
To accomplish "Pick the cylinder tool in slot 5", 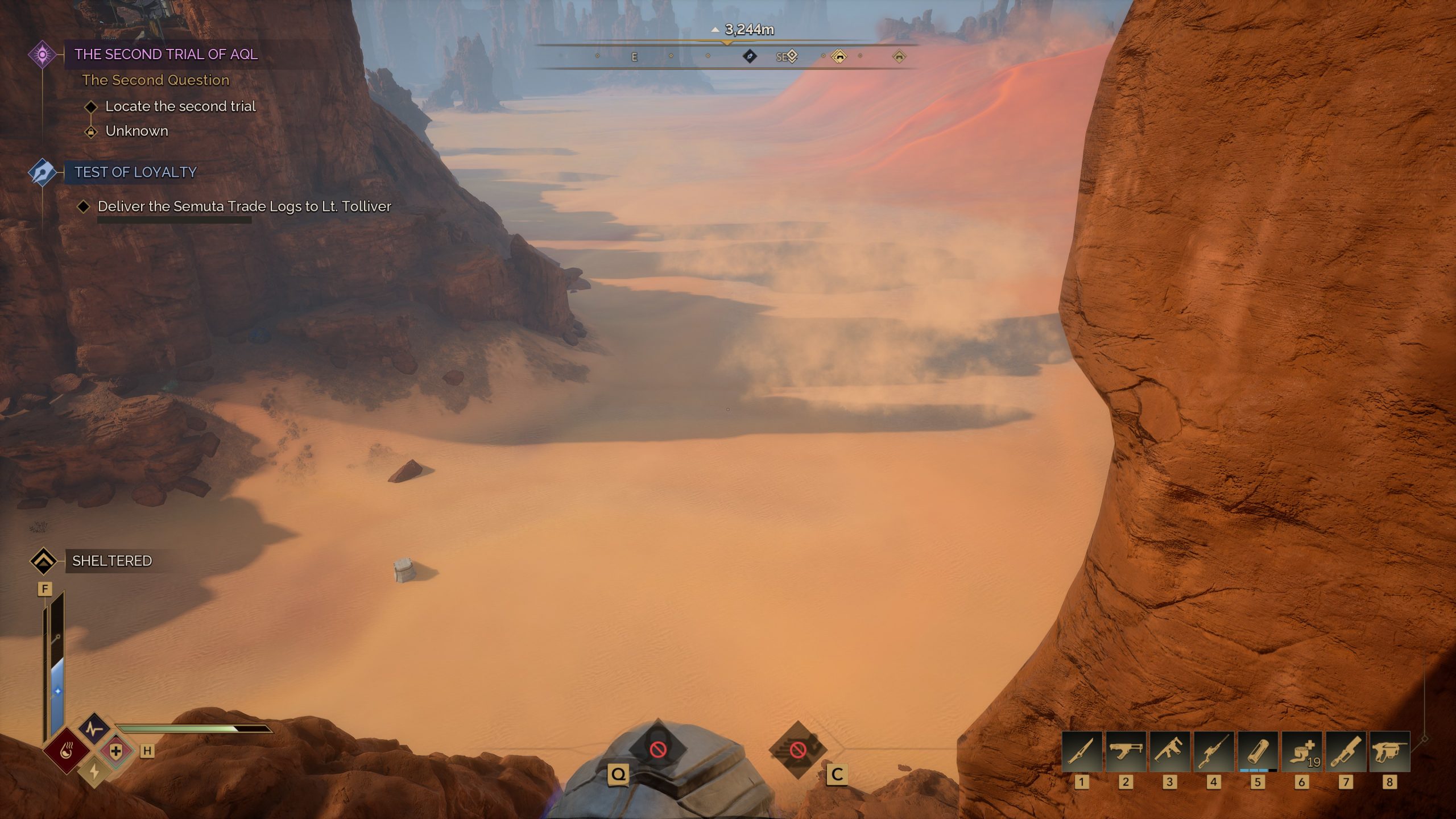I will pos(1258,752).
